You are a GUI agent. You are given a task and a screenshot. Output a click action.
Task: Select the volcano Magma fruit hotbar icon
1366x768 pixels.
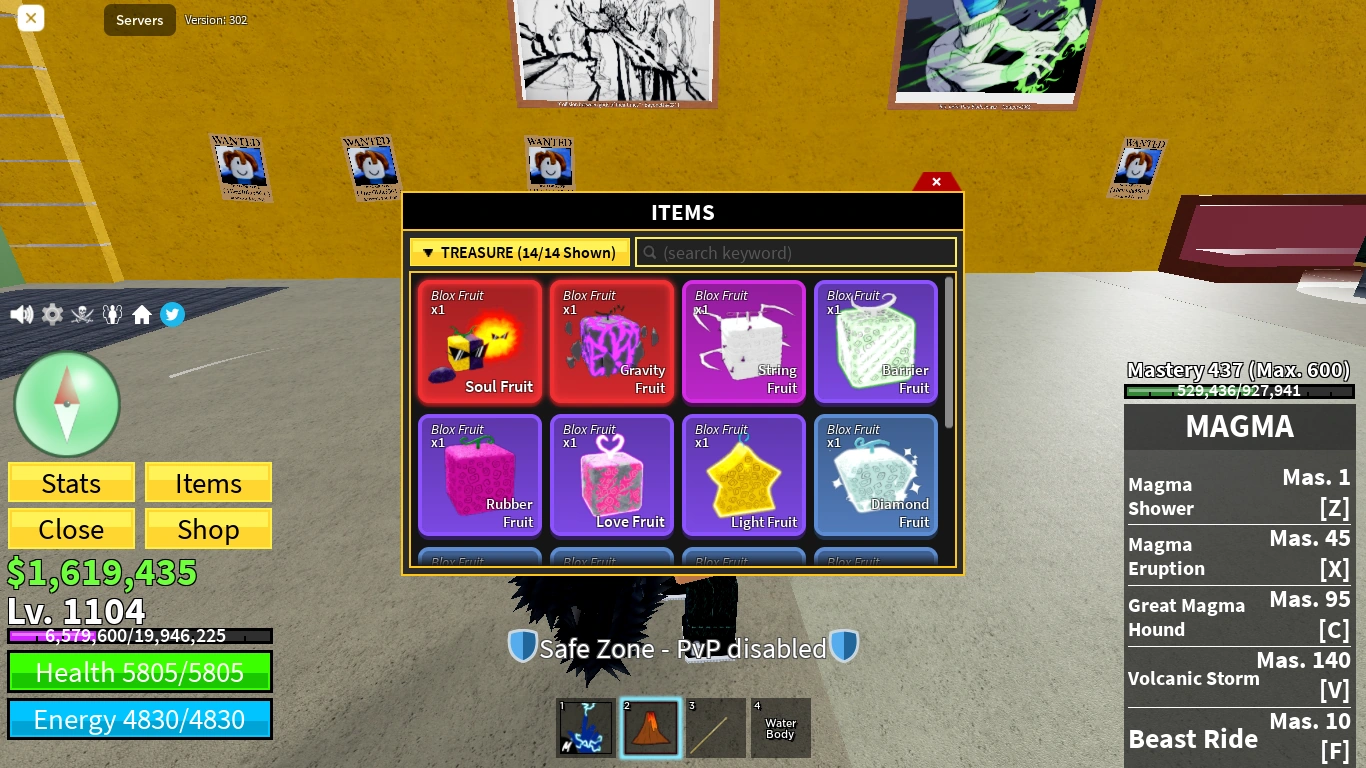point(650,727)
